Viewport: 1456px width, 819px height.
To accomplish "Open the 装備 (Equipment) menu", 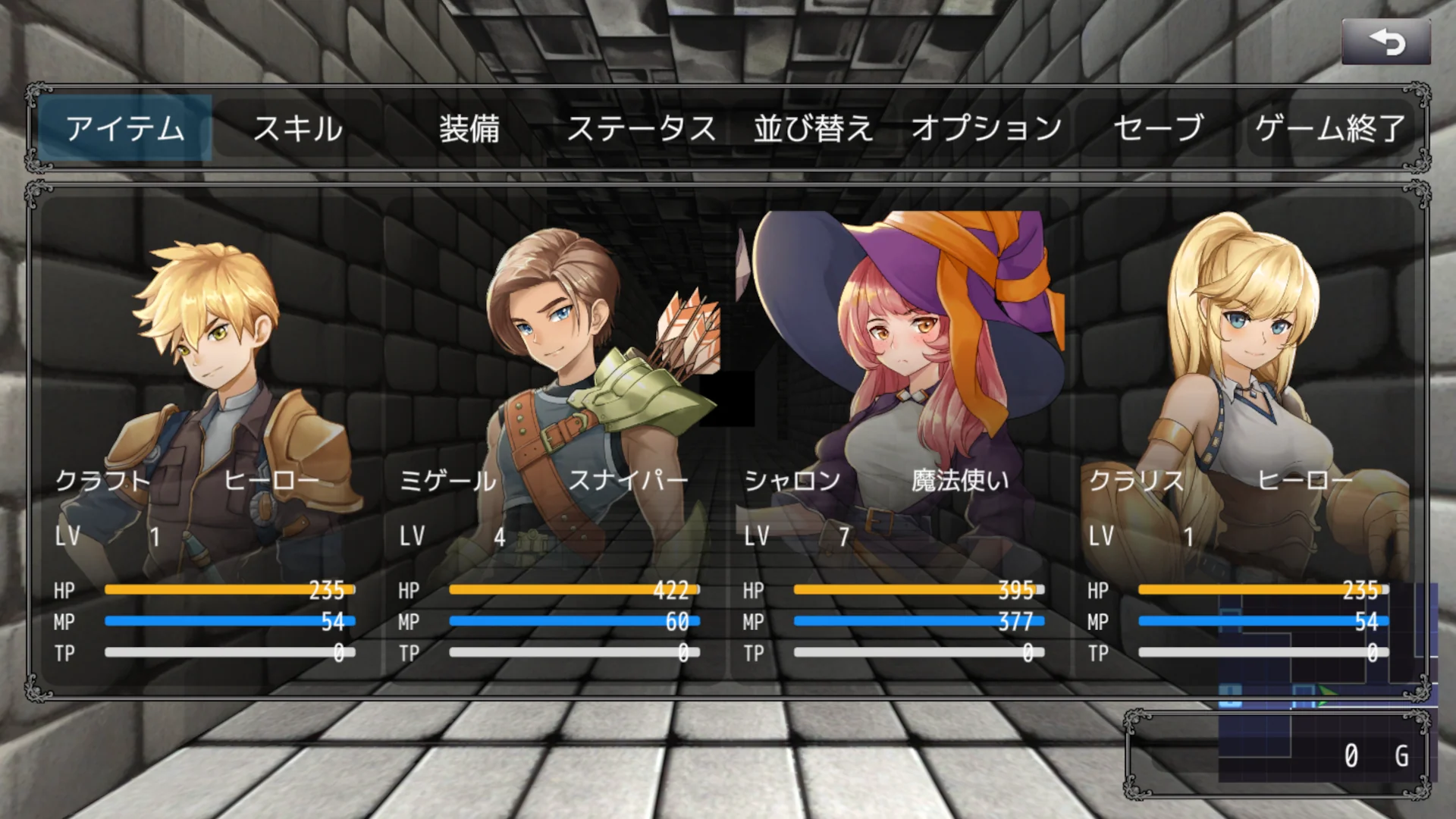I will 472,127.
